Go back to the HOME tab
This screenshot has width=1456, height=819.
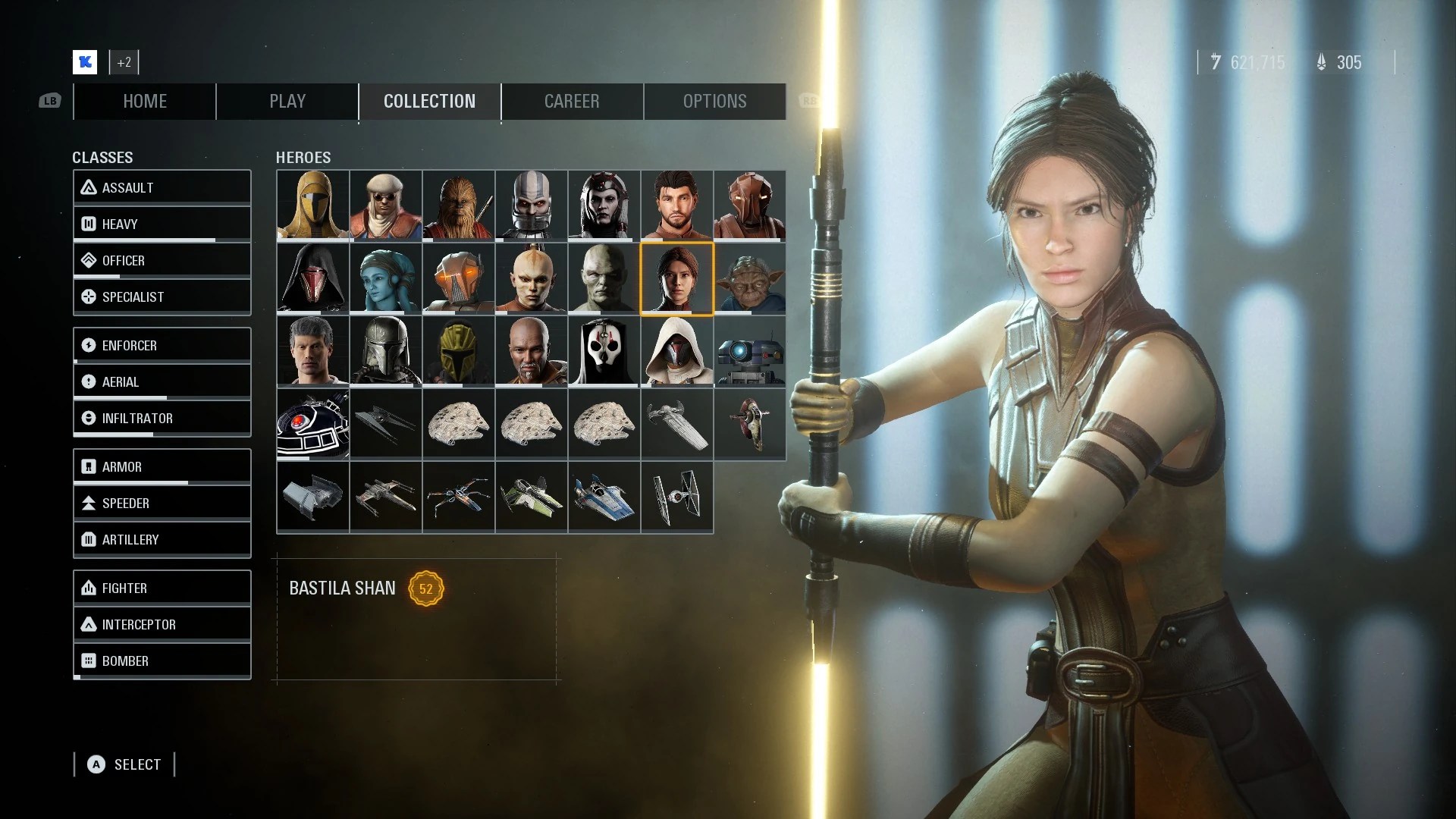point(144,101)
